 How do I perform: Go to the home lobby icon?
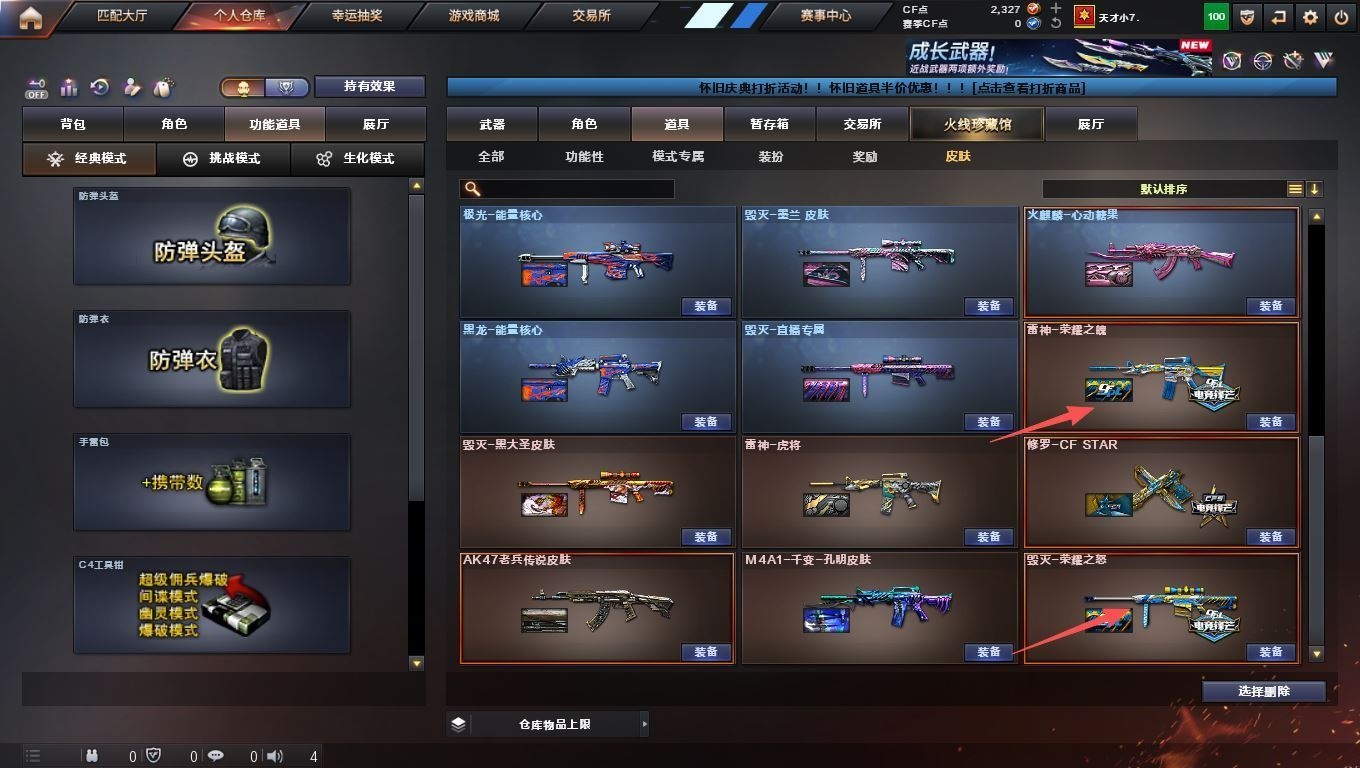[31, 17]
